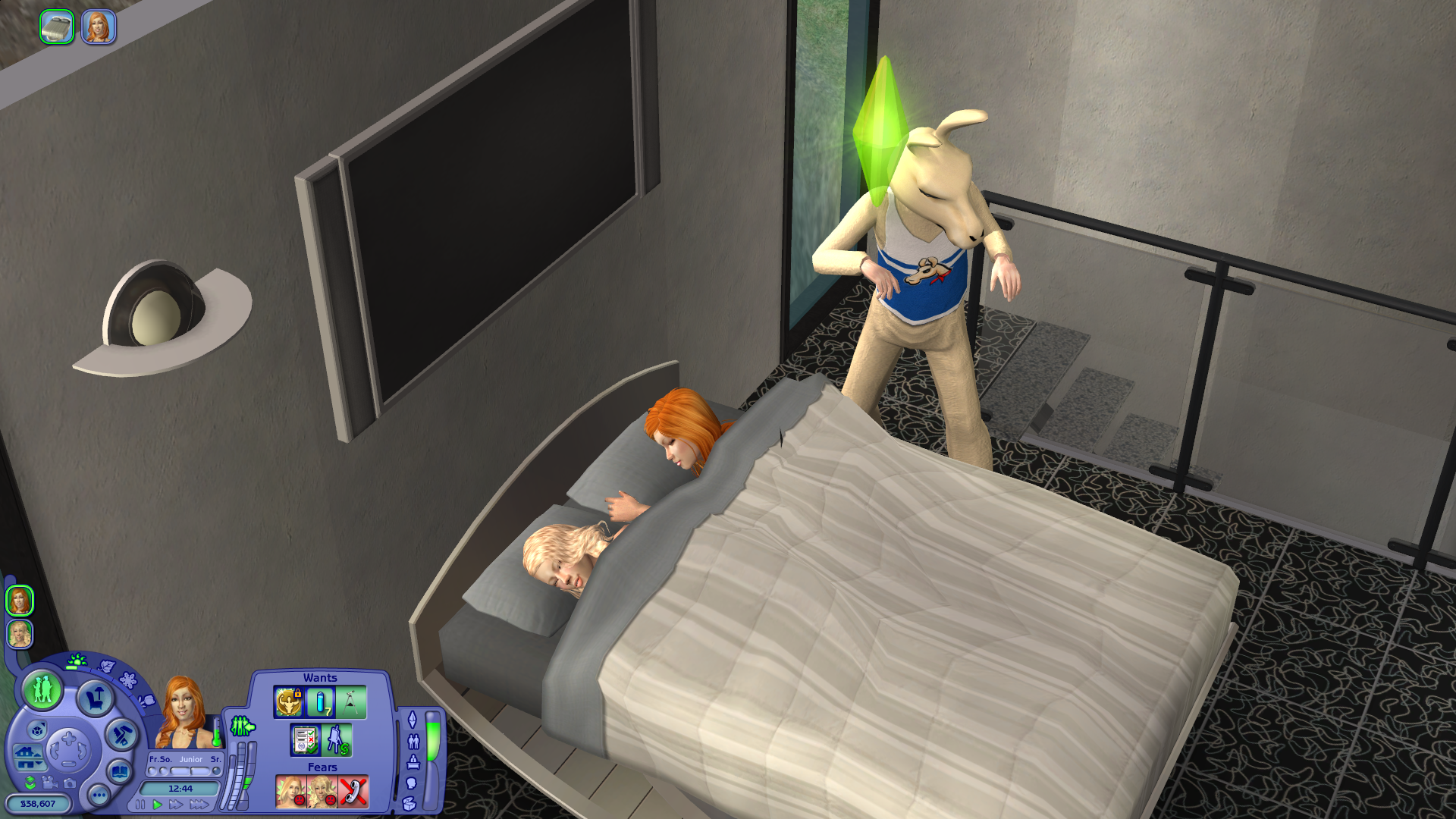Enter Build mode via the saw and roller
The image size is (1456, 819).
coord(121,734)
